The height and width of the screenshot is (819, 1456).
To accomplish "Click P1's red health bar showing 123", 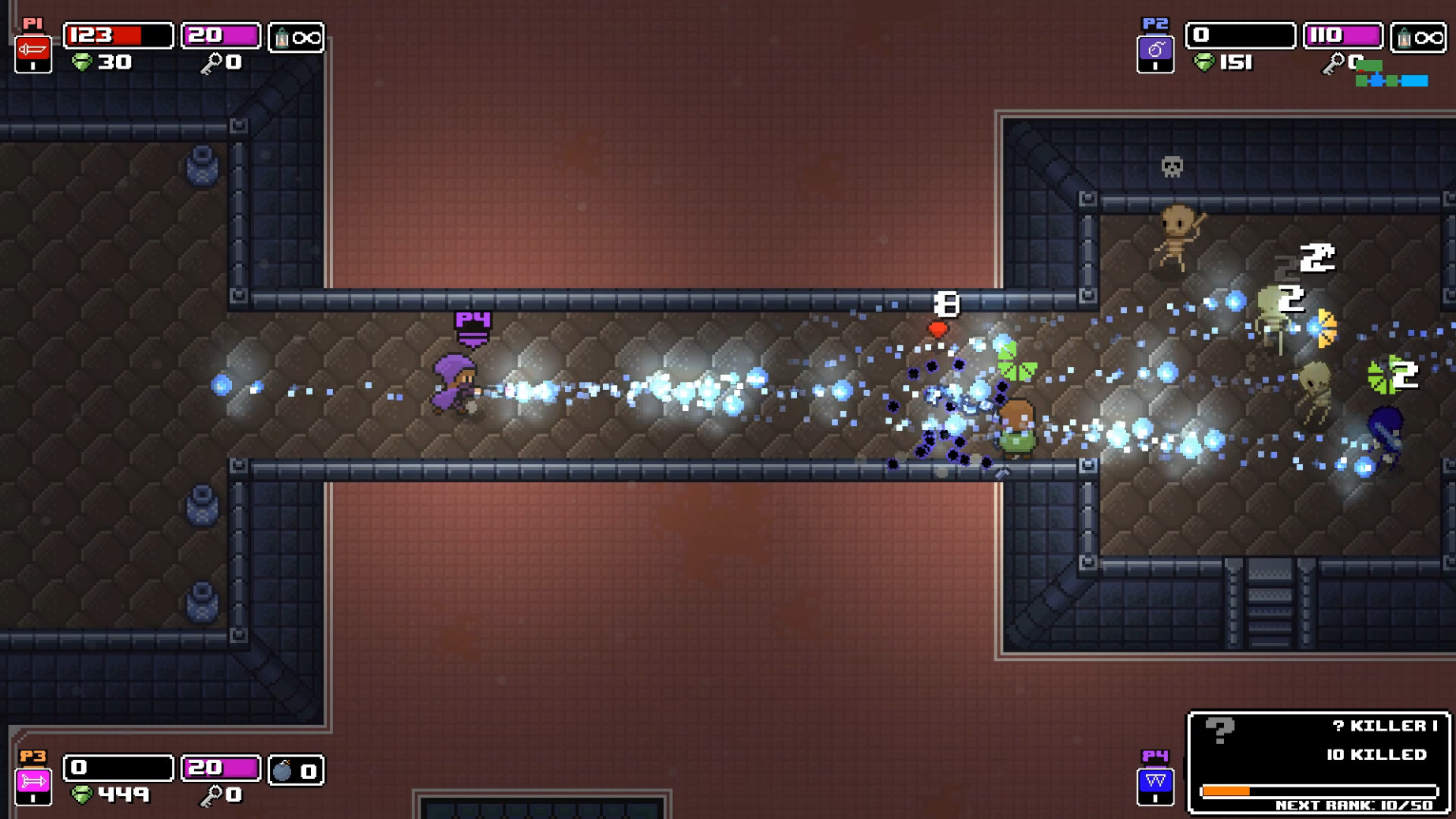I will [118, 36].
